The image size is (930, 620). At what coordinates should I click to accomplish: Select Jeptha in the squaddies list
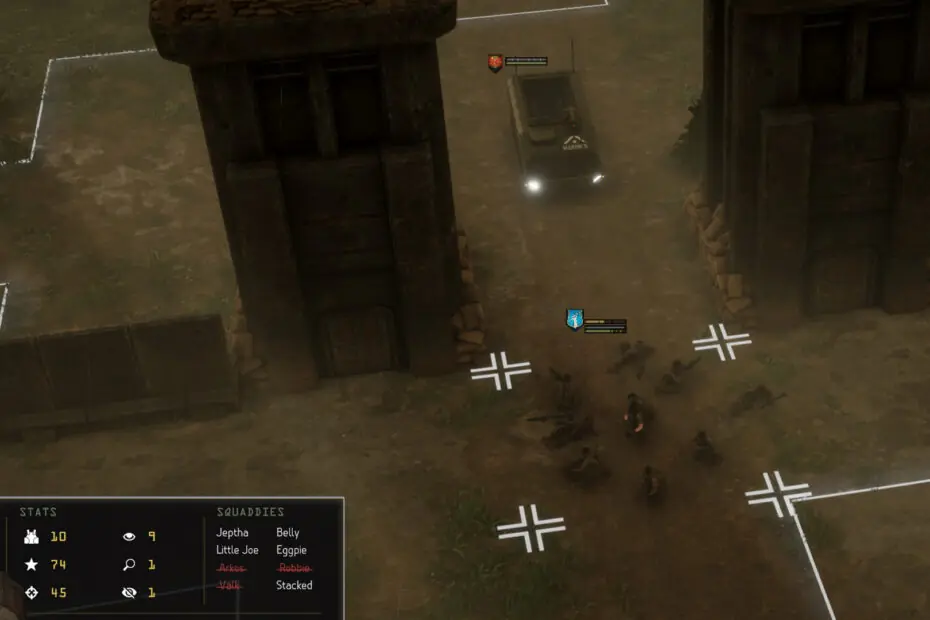(x=232, y=533)
